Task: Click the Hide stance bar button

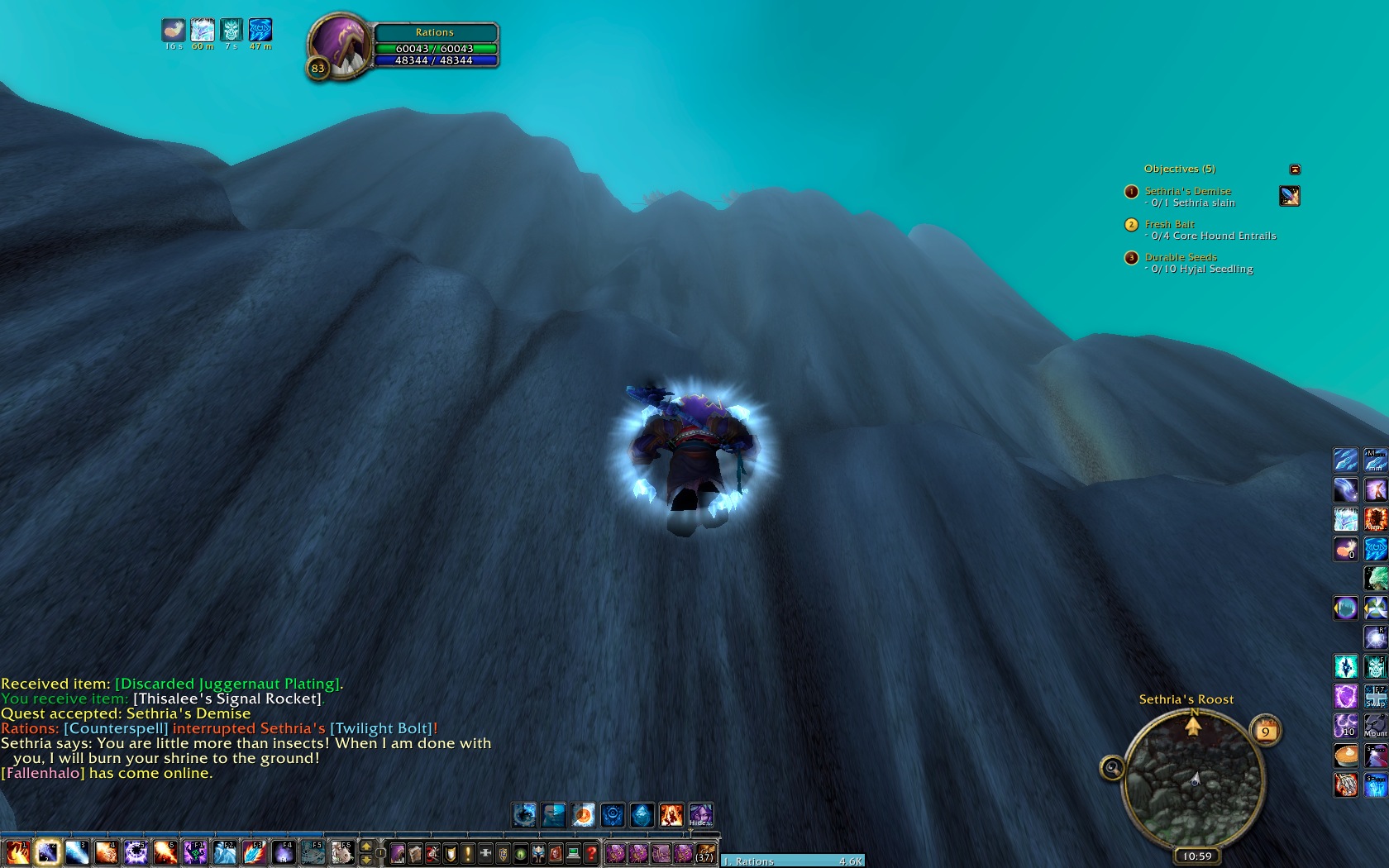Action: coord(700,816)
